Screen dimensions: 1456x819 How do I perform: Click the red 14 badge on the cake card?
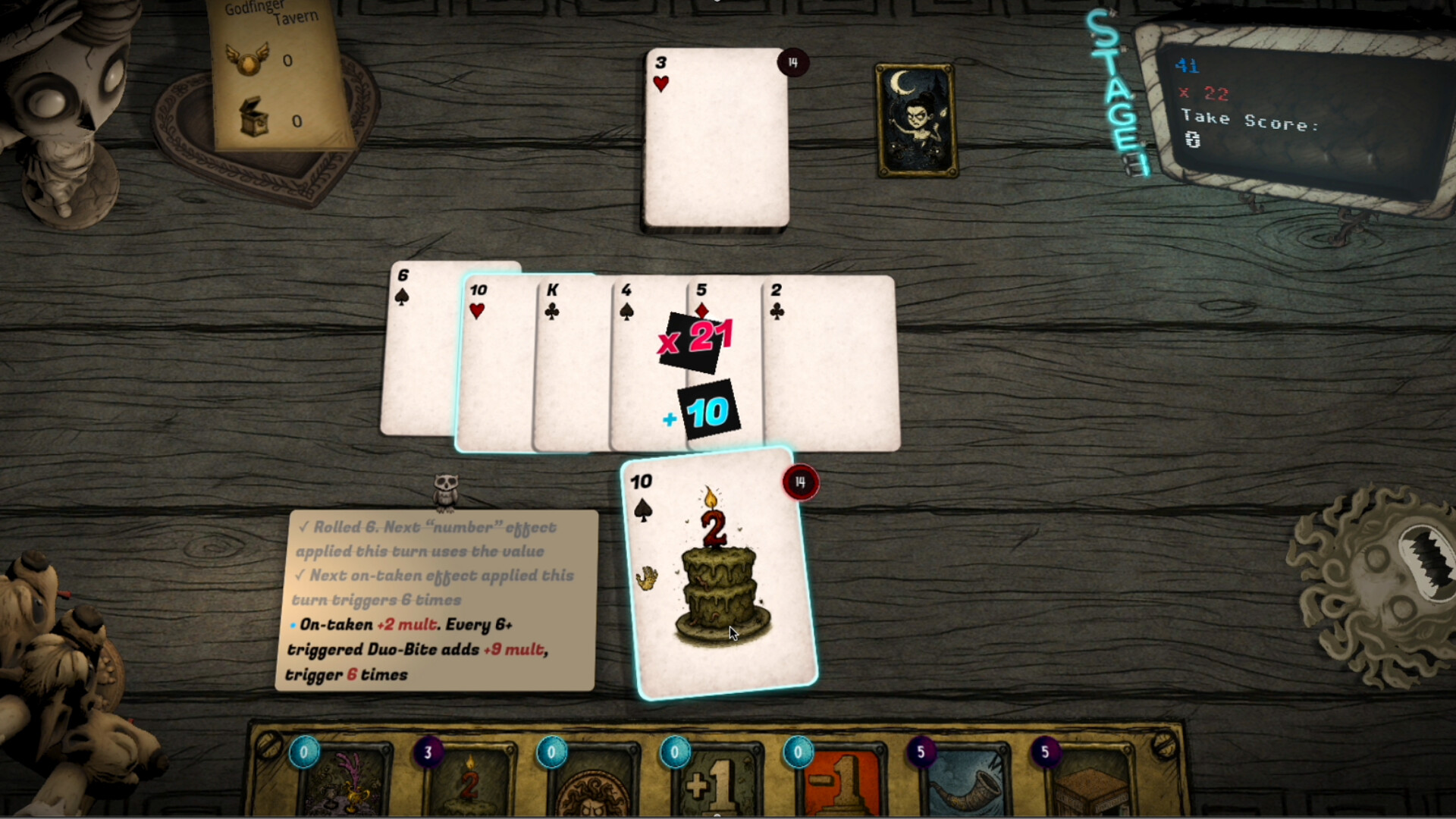801,482
